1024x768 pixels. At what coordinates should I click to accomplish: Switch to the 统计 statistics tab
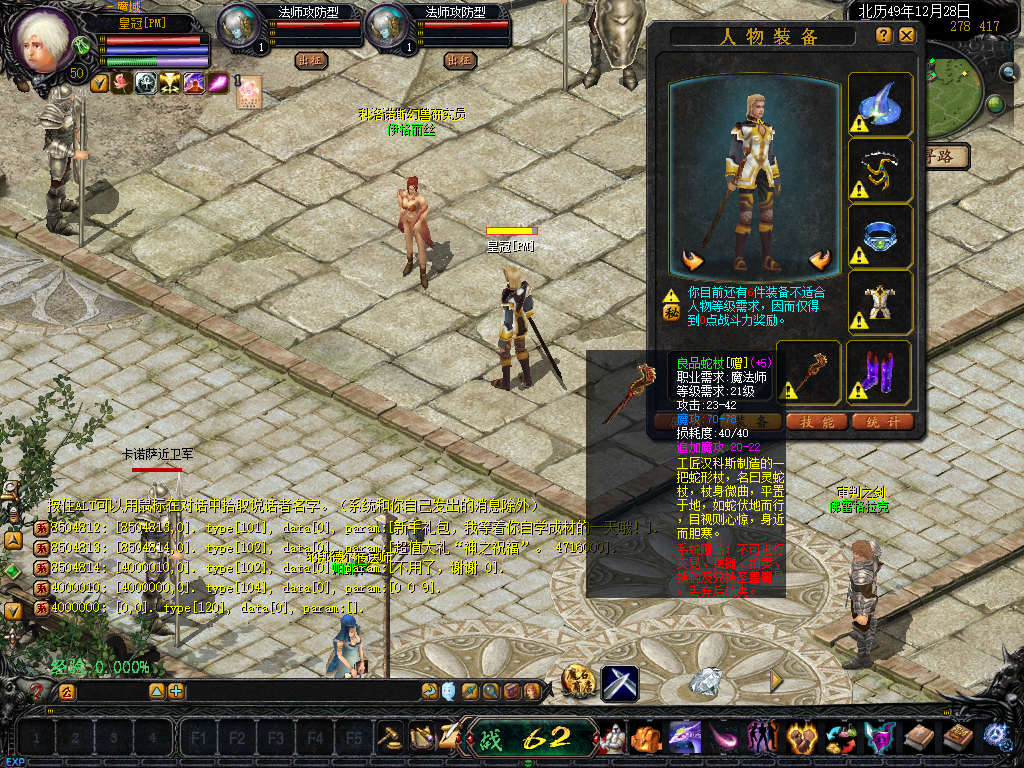pyautogui.click(x=884, y=422)
